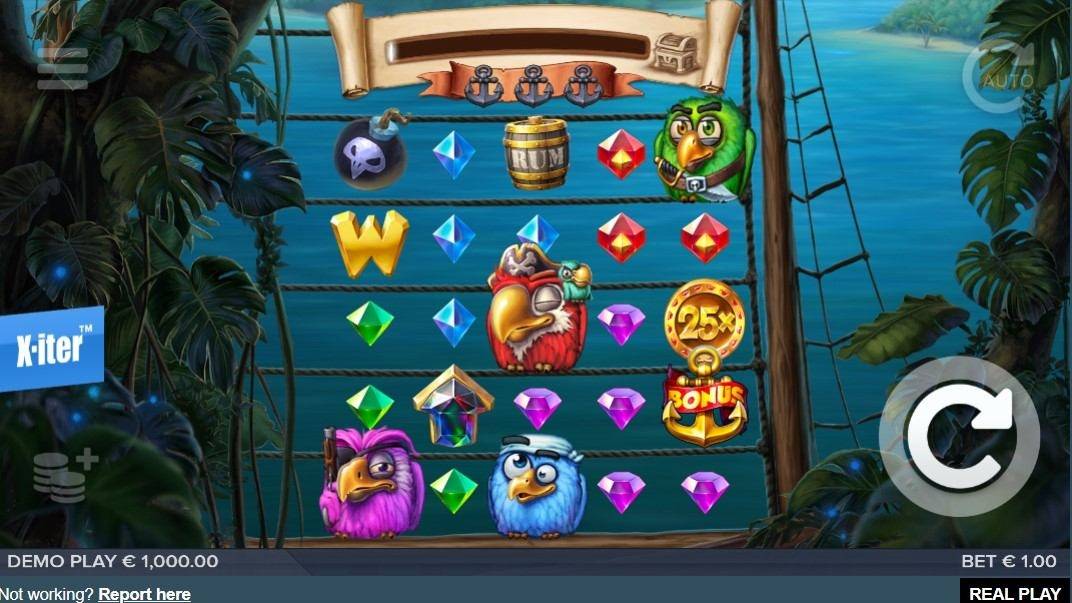Open the bet coins stack settings
This screenshot has height=603, width=1072.
click(64, 475)
